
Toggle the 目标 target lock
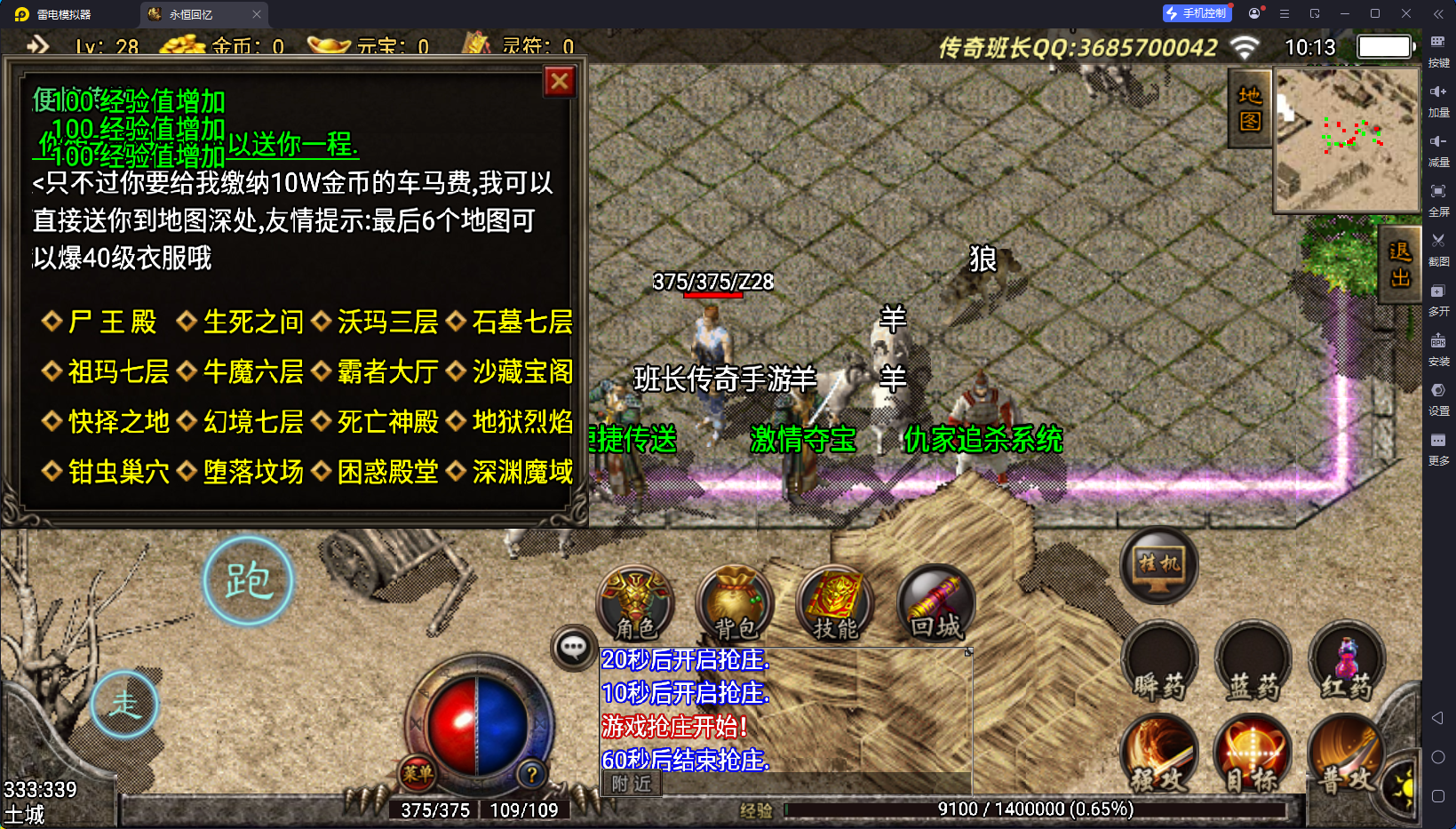tap(1253, 754)
